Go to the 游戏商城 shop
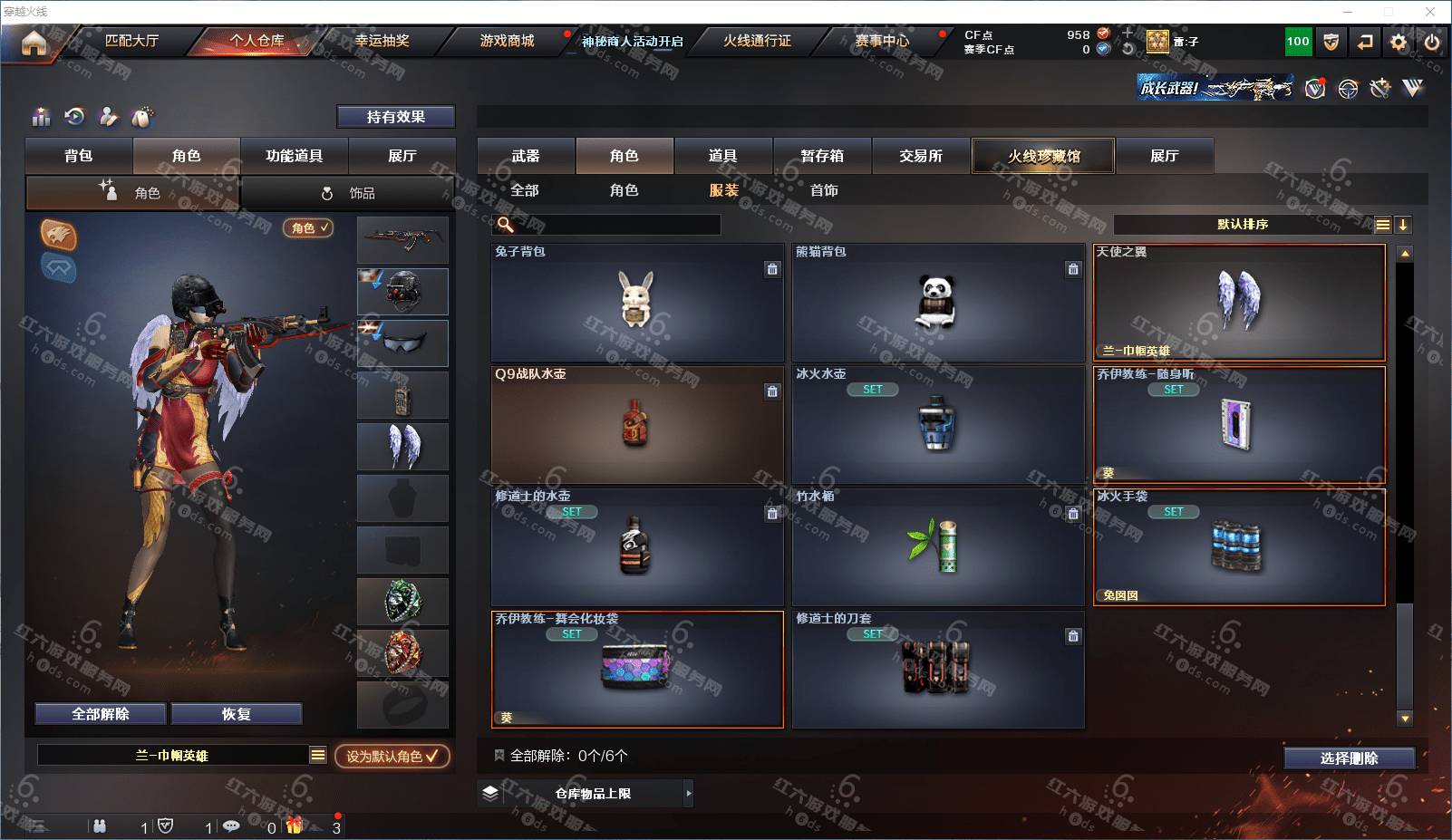1452x840 pixels. click(507, 41)
